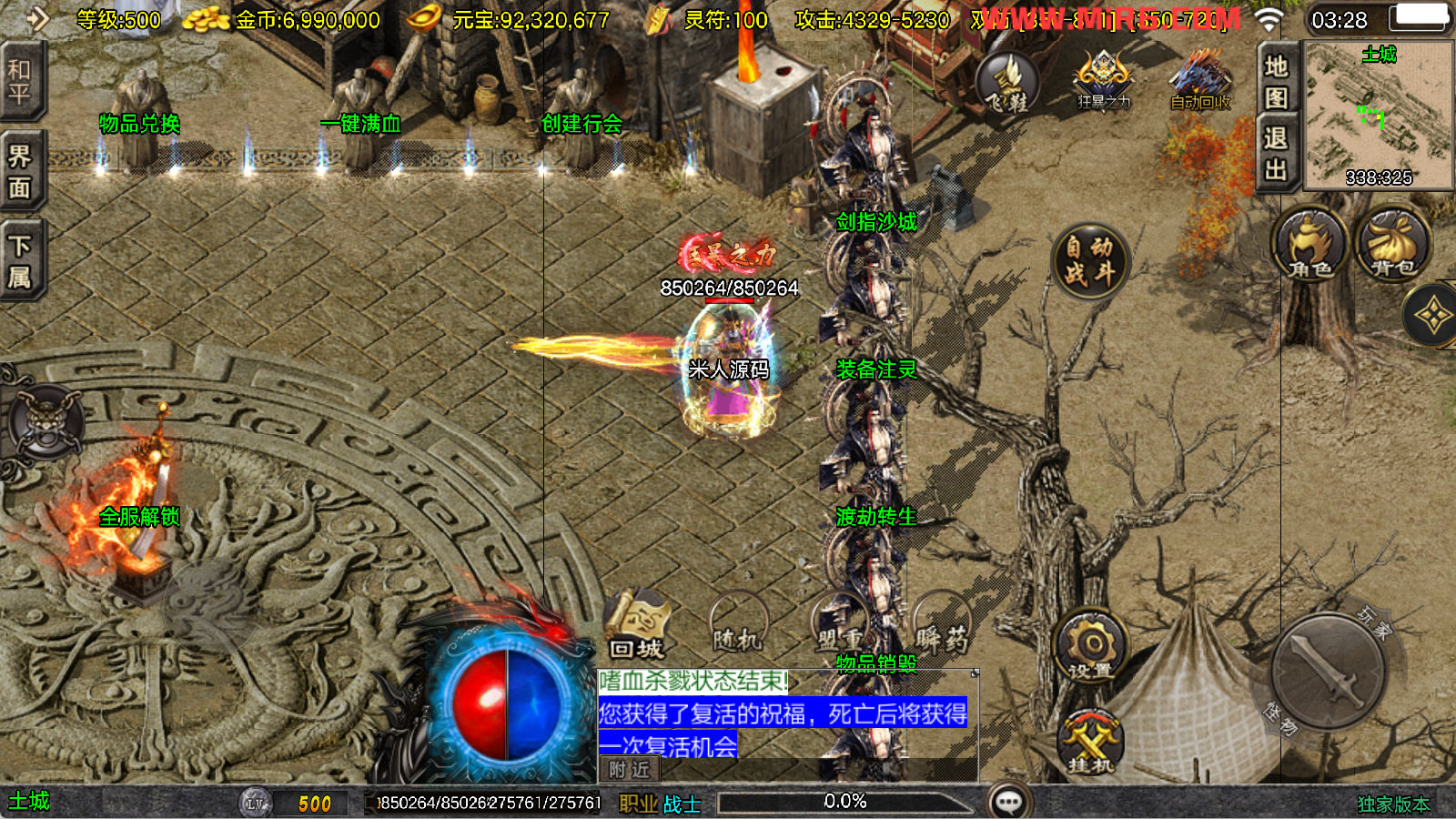Toggle the 自动回收 auto-recycle icon

pyautogui.click(x=1200, y=80)
